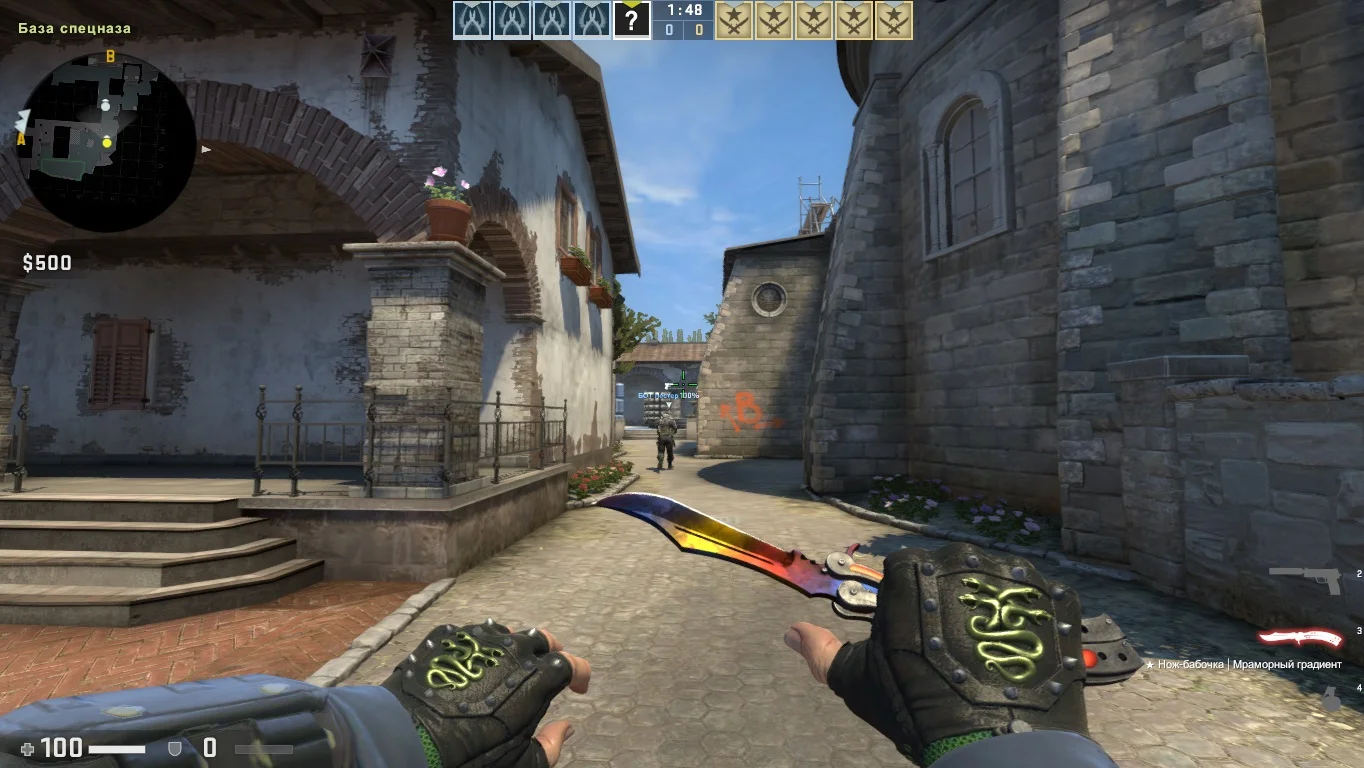Click bombsite A marker on the radar
1364x768 pixels.
click(21, 140)
